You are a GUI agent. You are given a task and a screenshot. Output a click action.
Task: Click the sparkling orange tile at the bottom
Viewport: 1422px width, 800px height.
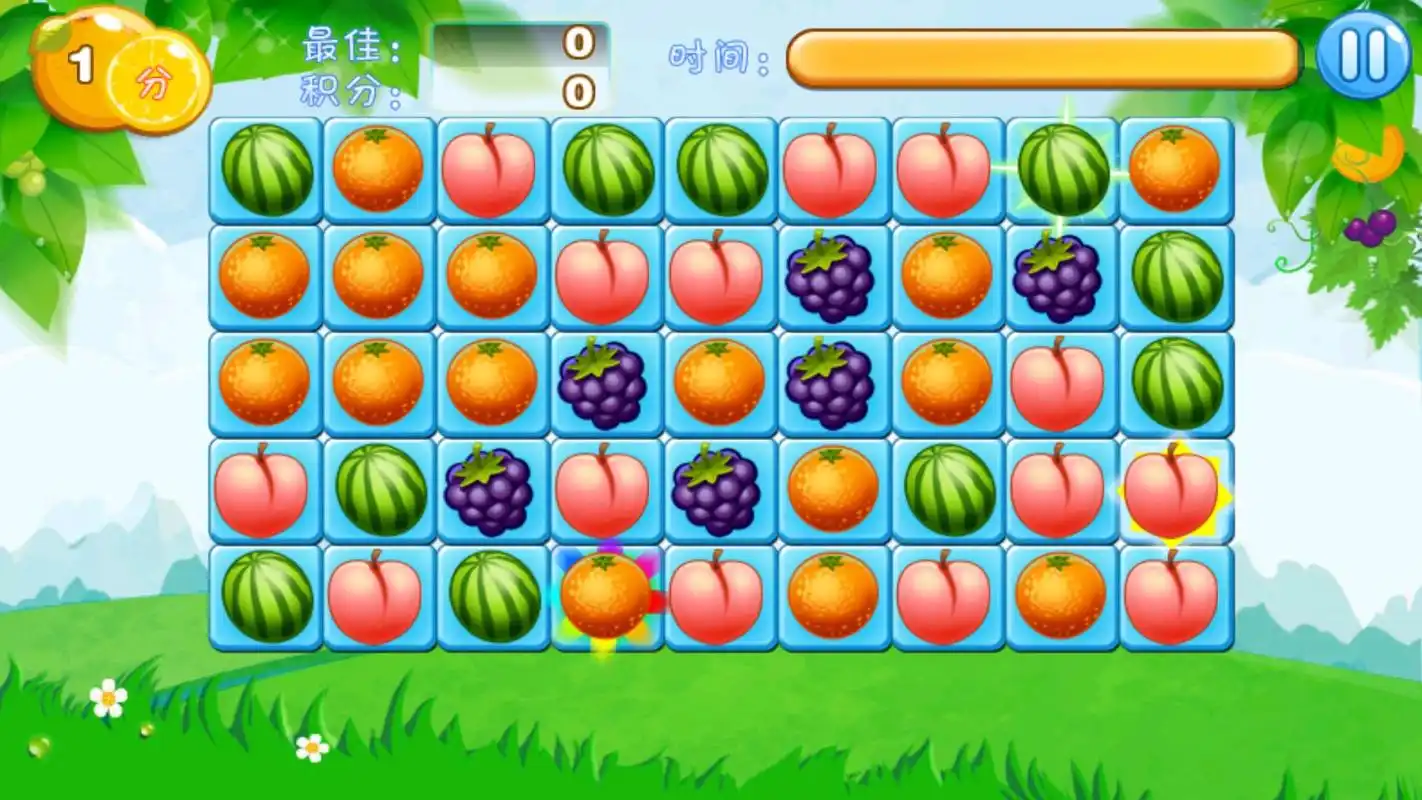(x=605, y=598)
